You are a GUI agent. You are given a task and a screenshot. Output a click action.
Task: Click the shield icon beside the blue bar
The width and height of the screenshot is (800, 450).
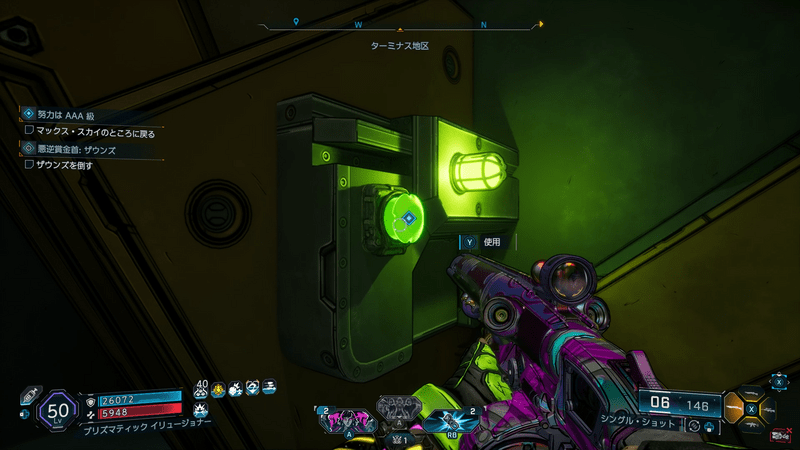(x=91, y=398)
